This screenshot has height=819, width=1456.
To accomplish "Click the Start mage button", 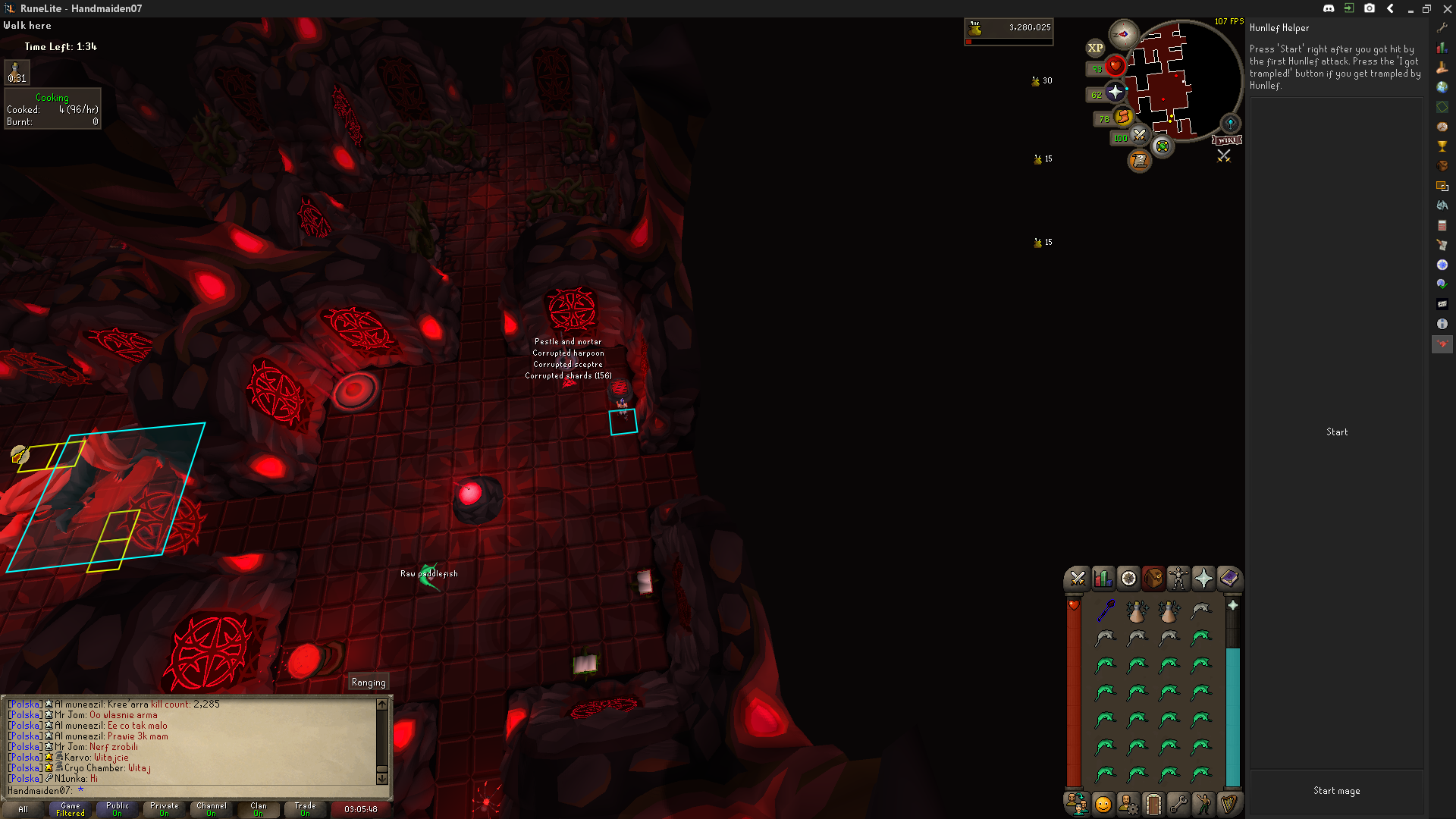I will click(x=1336, y=791).
